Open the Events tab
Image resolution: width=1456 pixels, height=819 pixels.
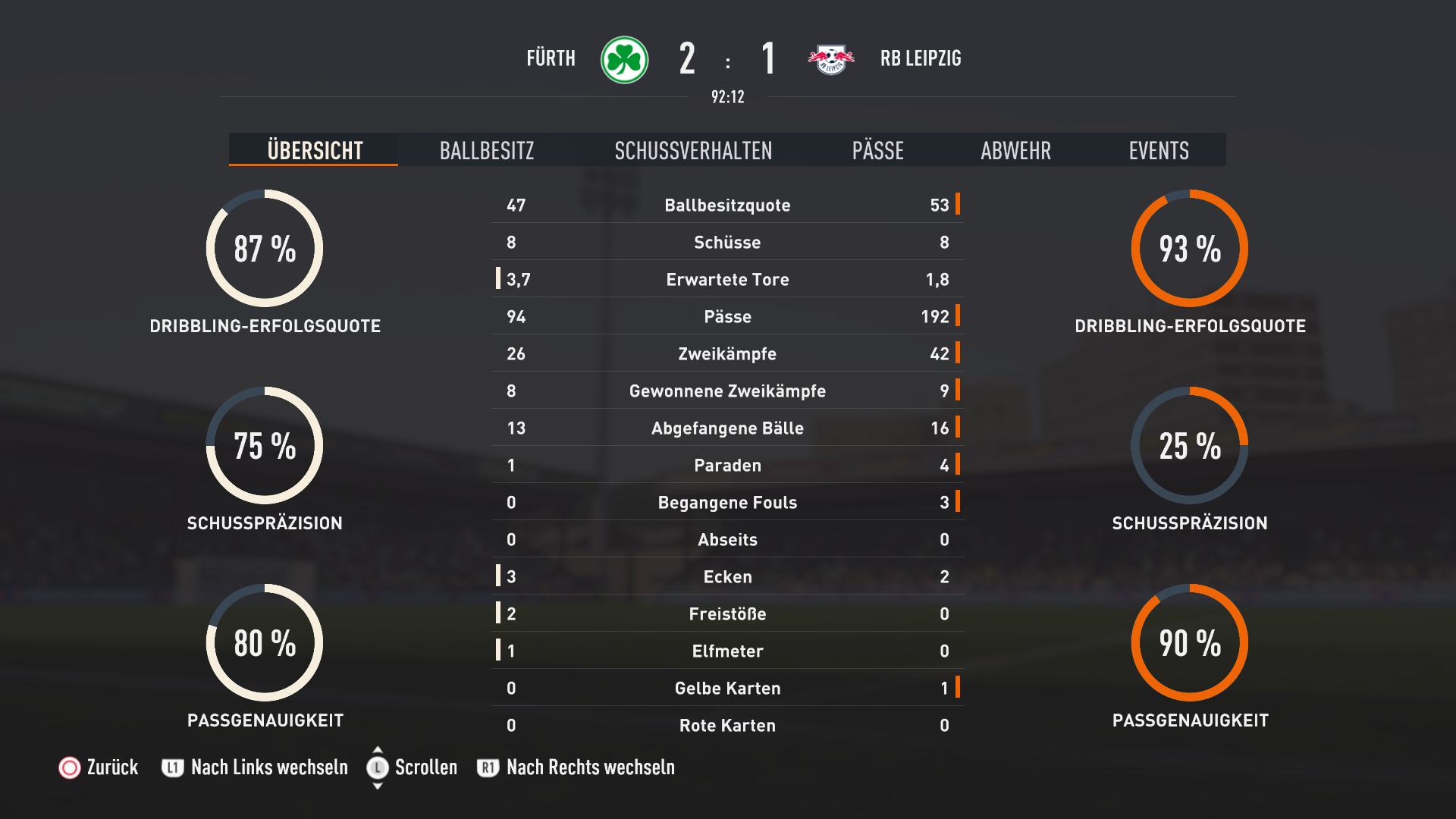click(x=1158, y=150)
